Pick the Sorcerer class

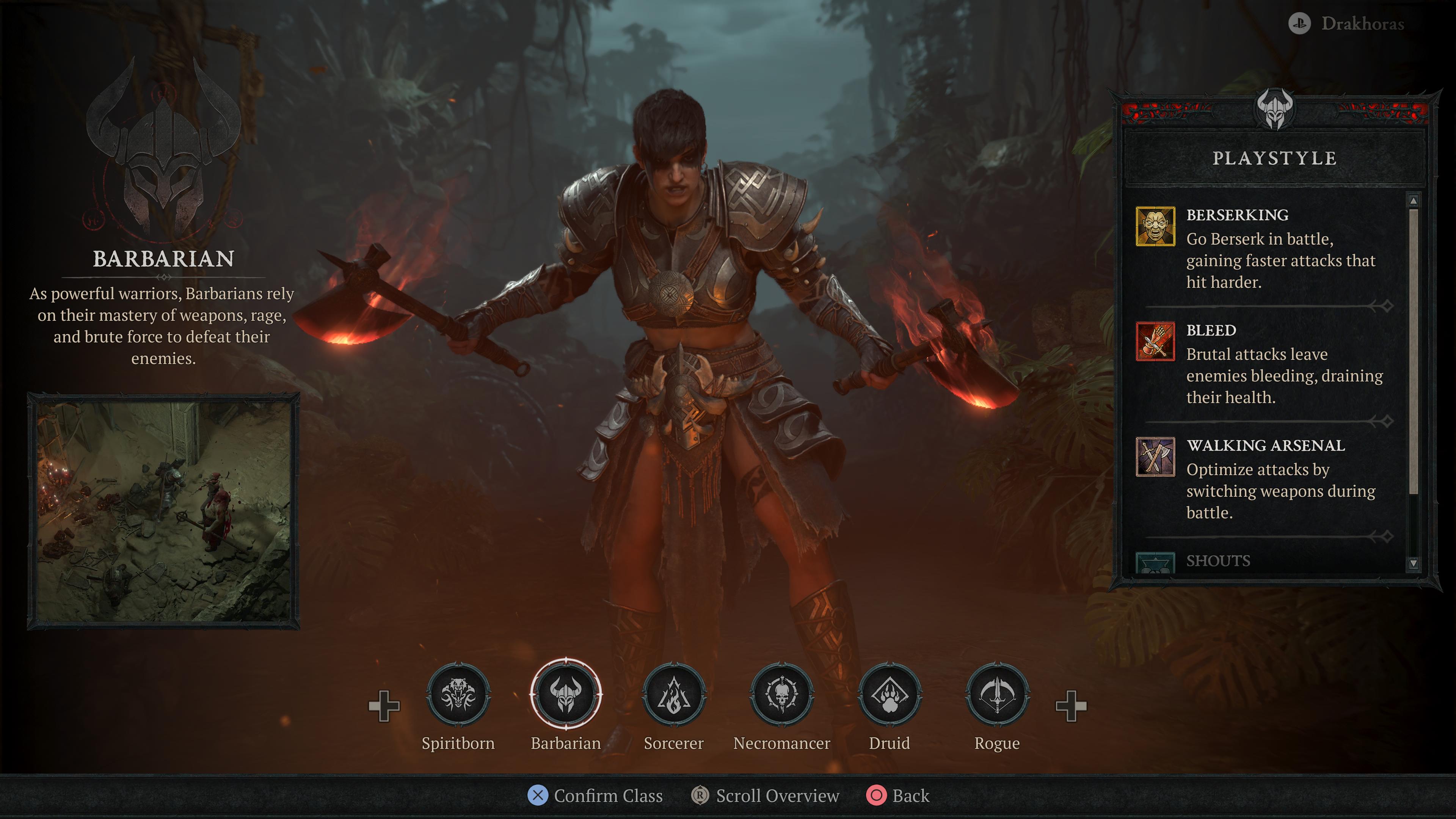(674, 695)
